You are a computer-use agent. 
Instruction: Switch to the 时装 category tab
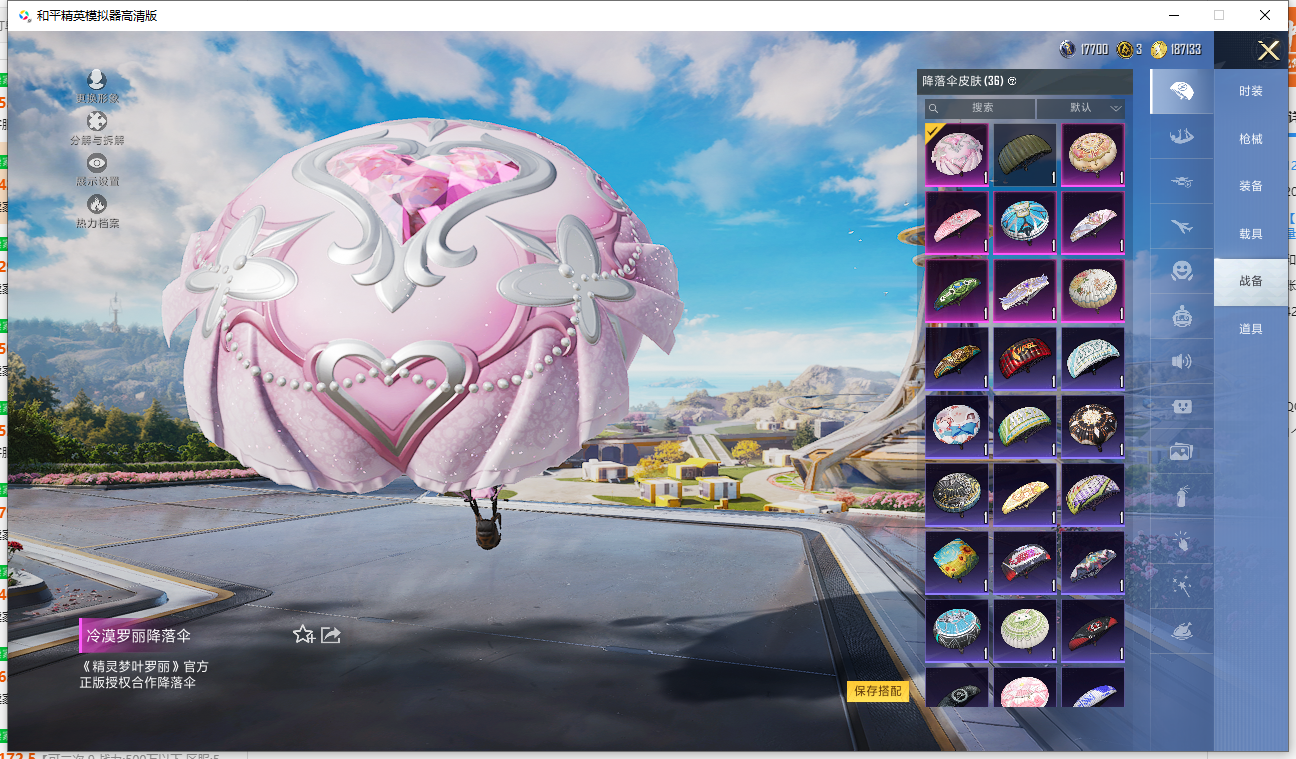click(1250, 91)
